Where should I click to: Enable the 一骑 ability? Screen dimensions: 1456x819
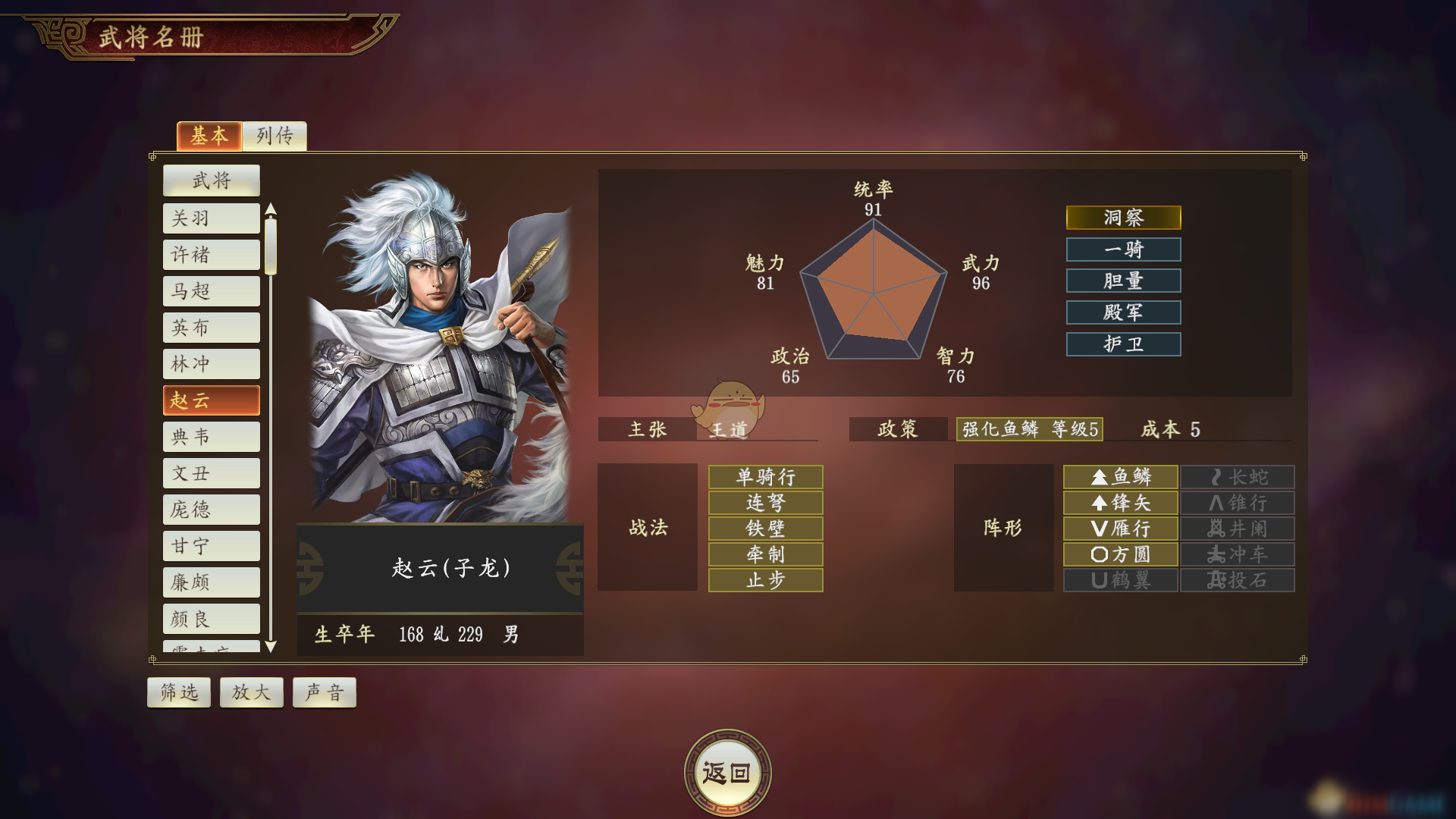[1124, 249]
